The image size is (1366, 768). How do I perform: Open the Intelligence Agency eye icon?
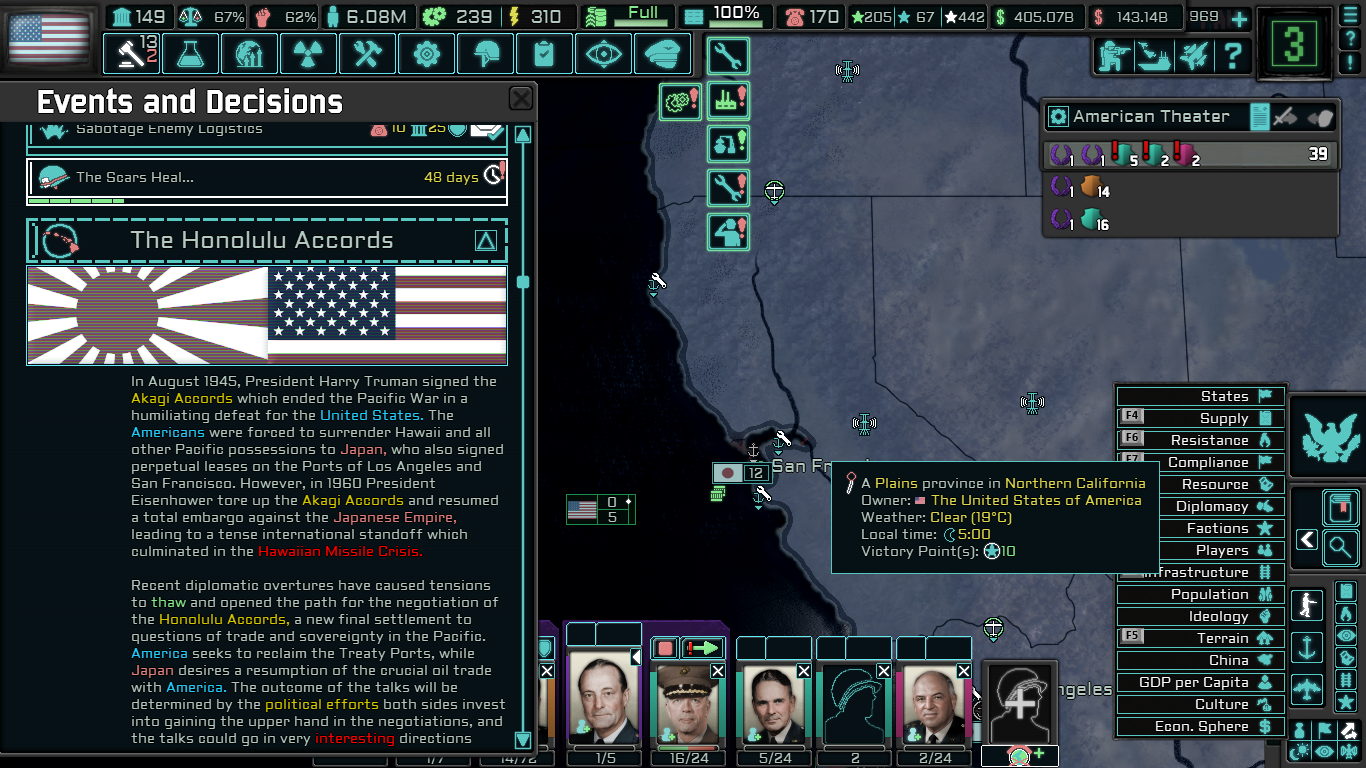point(603,54)
